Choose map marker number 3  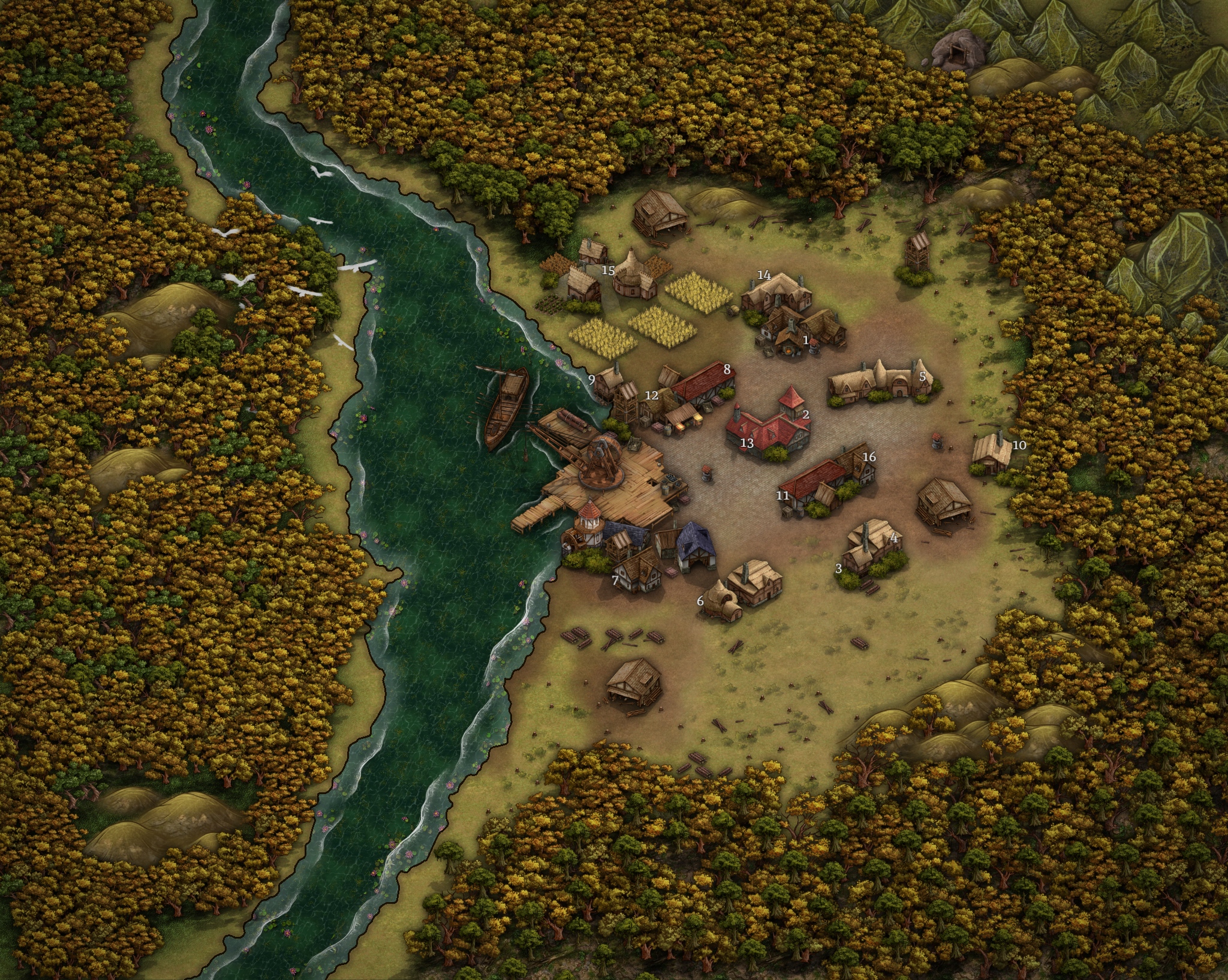pyautogui.click(x=839, y=568)
